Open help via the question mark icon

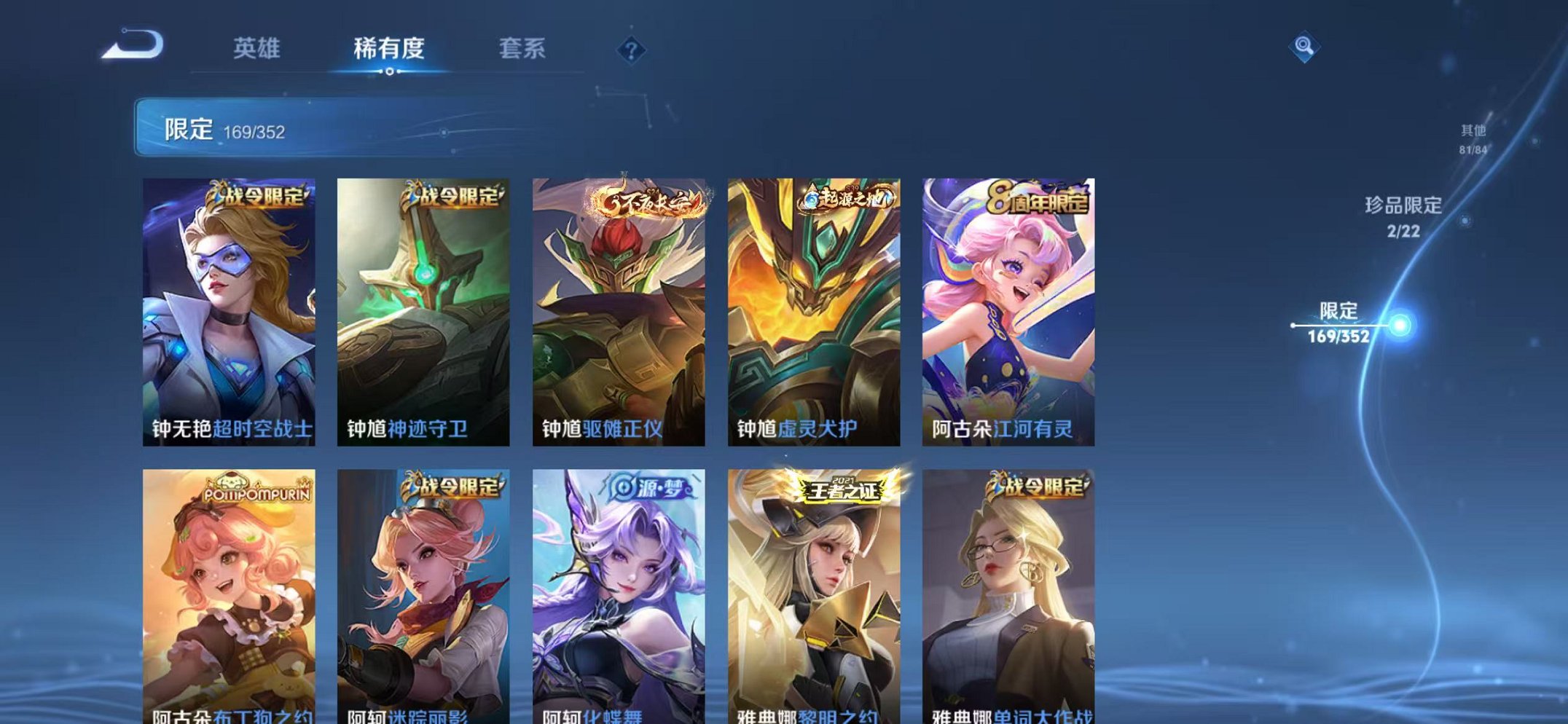click(631, 50)
